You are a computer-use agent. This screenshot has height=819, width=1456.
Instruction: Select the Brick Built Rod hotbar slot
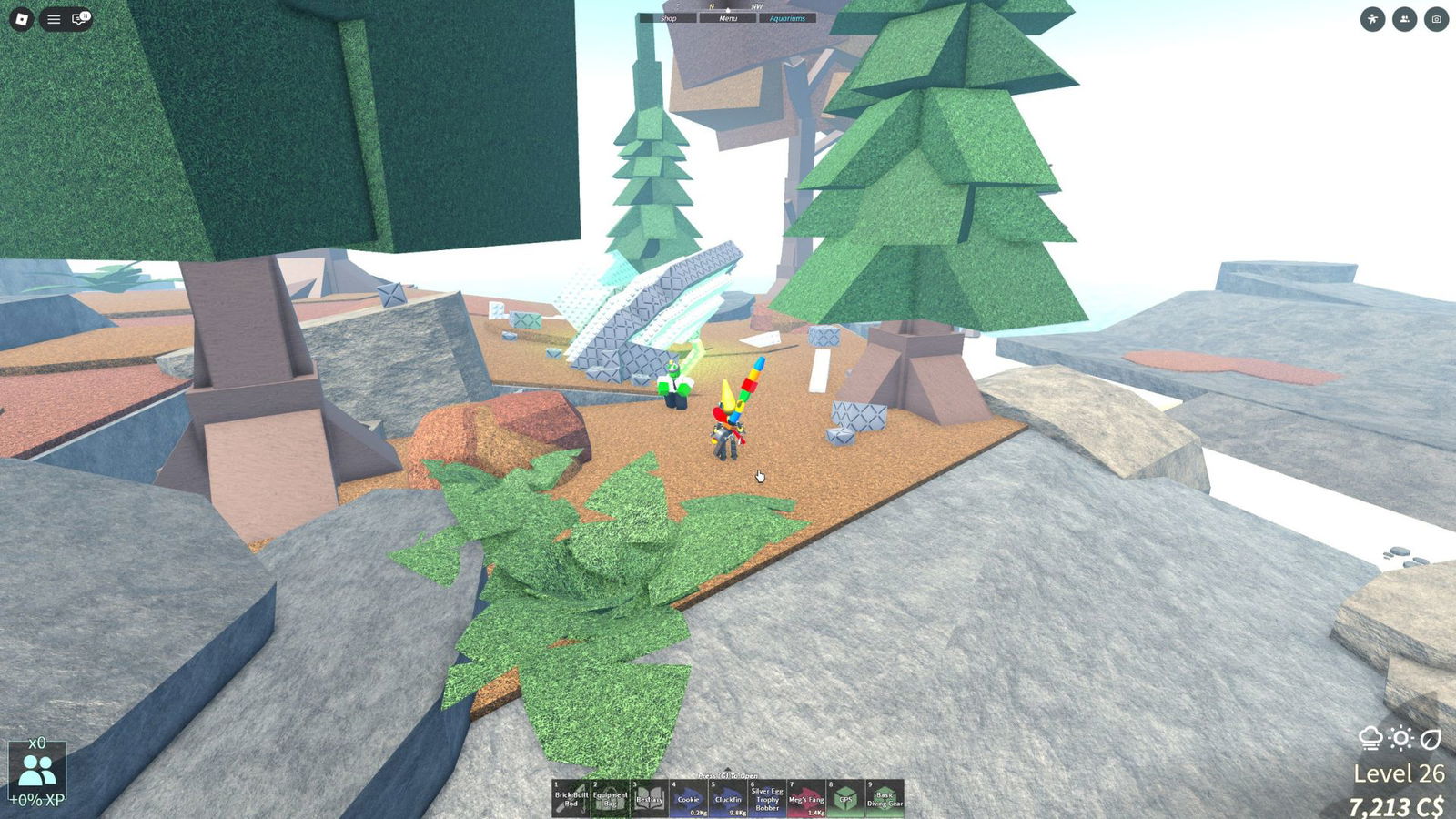click(571, 798)
